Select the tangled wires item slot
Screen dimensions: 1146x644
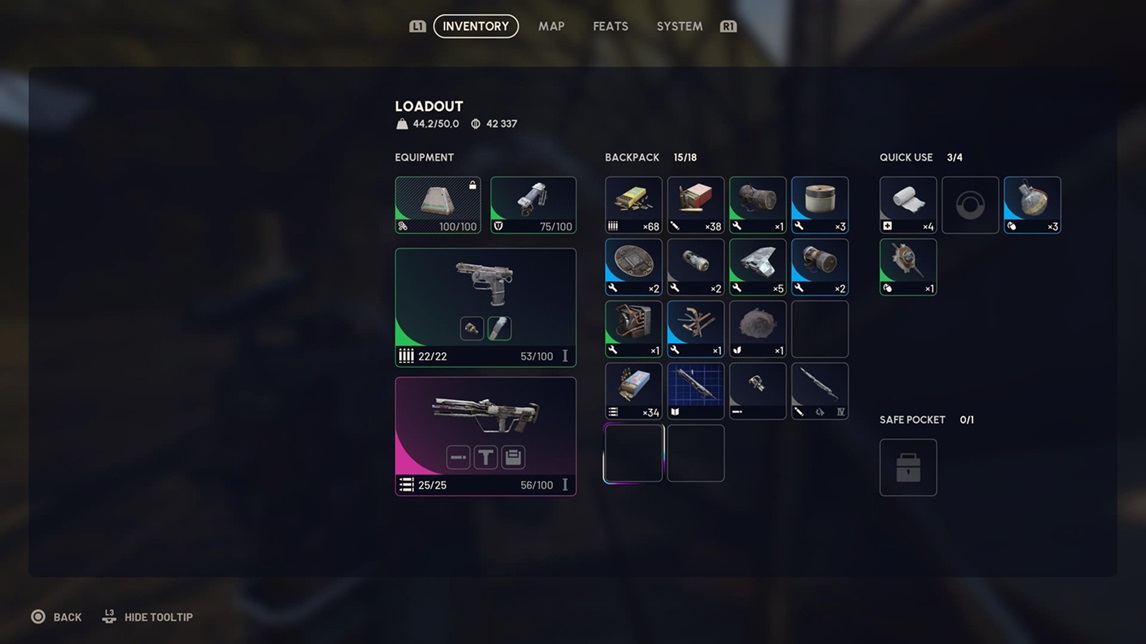click(x=695, y=329)
